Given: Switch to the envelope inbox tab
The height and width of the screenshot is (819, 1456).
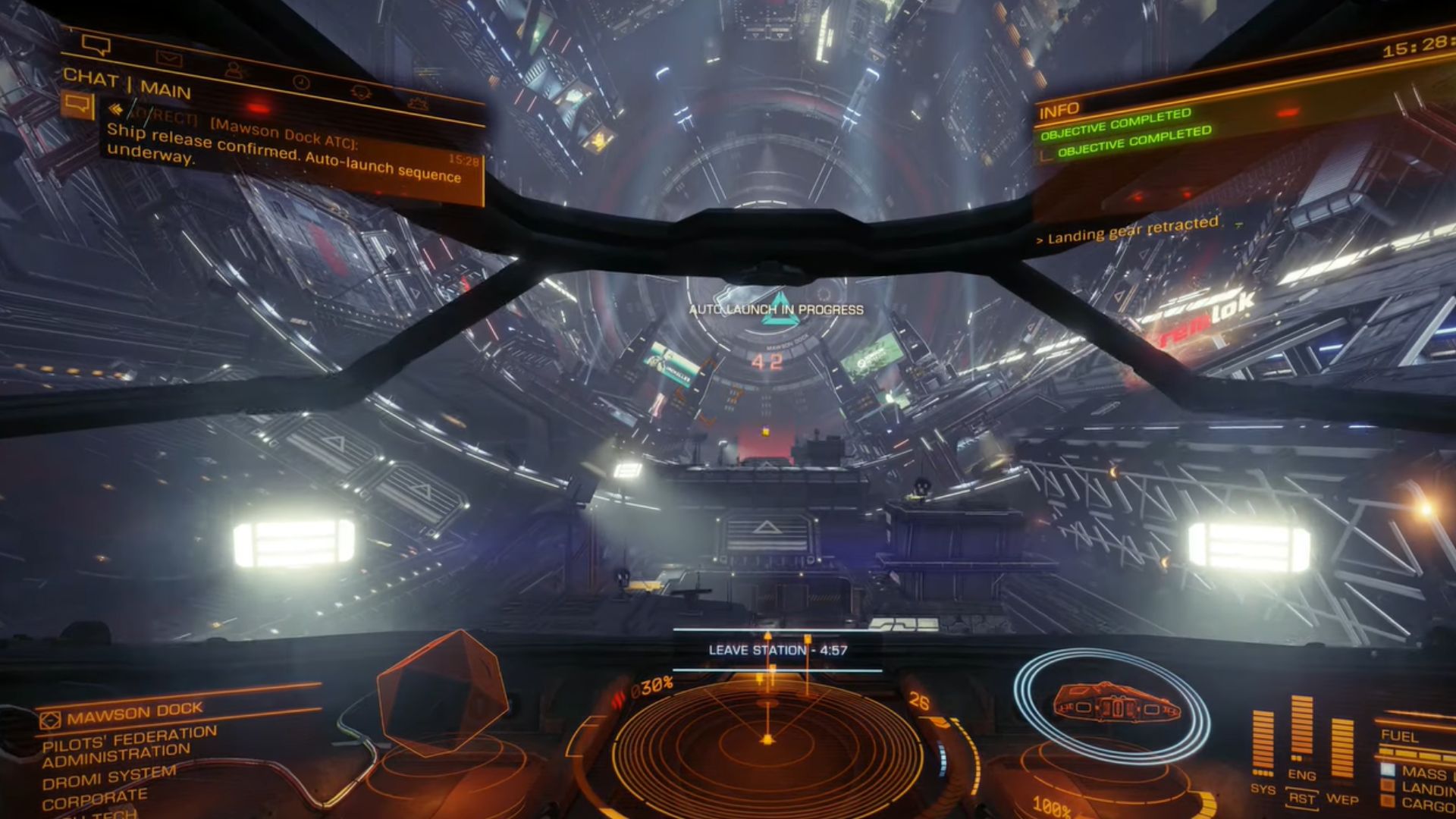Looking at the screenshot, I should coord(168,58).
